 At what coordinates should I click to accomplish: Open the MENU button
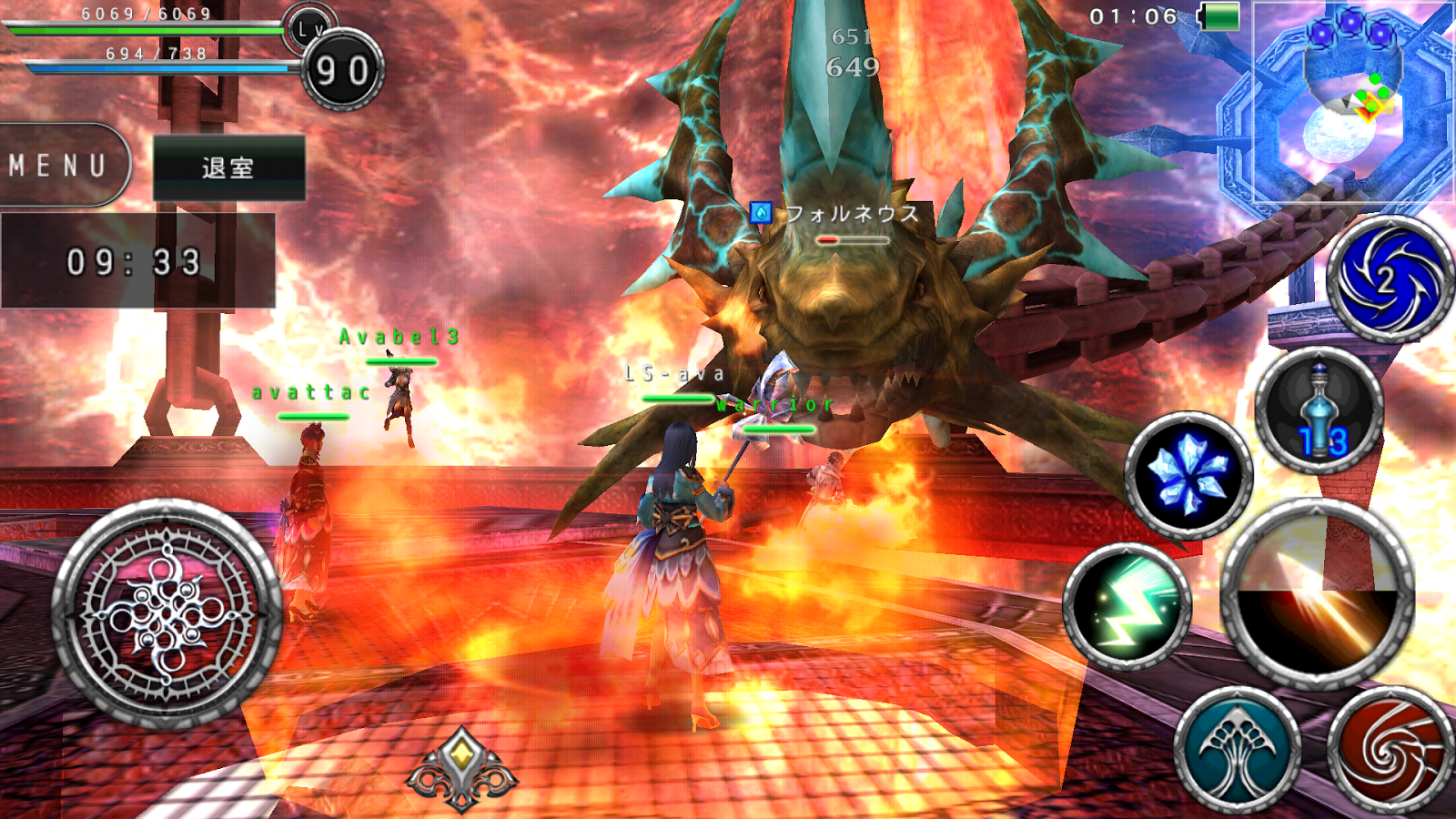tap(59, 166)
